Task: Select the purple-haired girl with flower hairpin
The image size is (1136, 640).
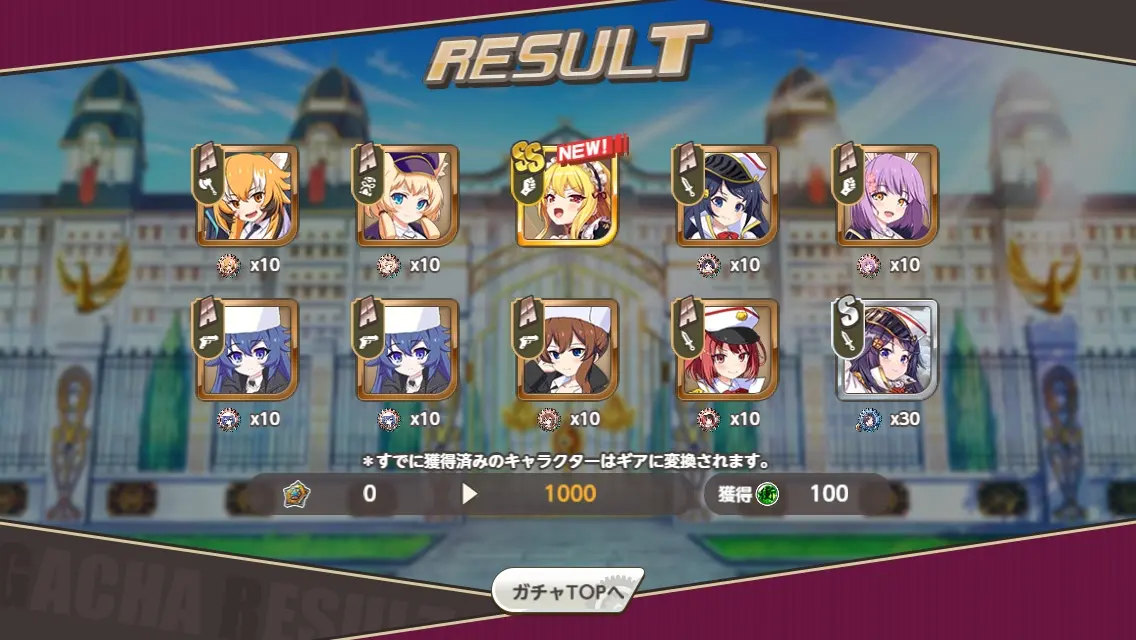Action: [887, 197]
